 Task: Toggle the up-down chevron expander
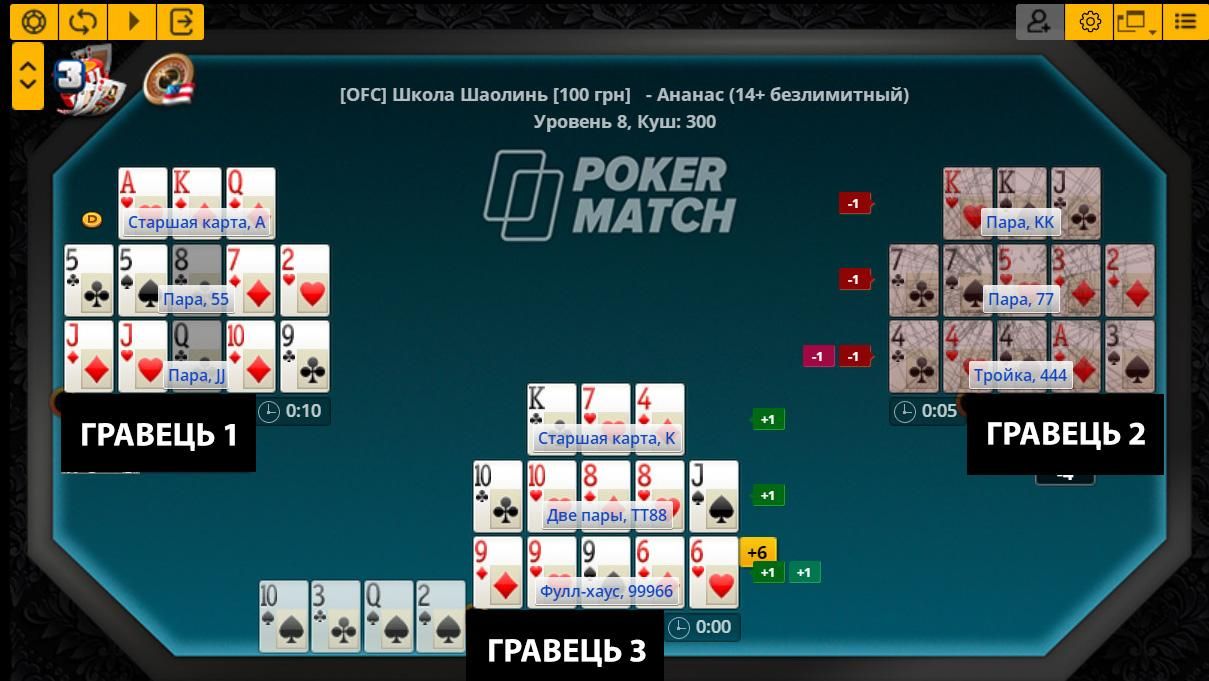[28, 76]
